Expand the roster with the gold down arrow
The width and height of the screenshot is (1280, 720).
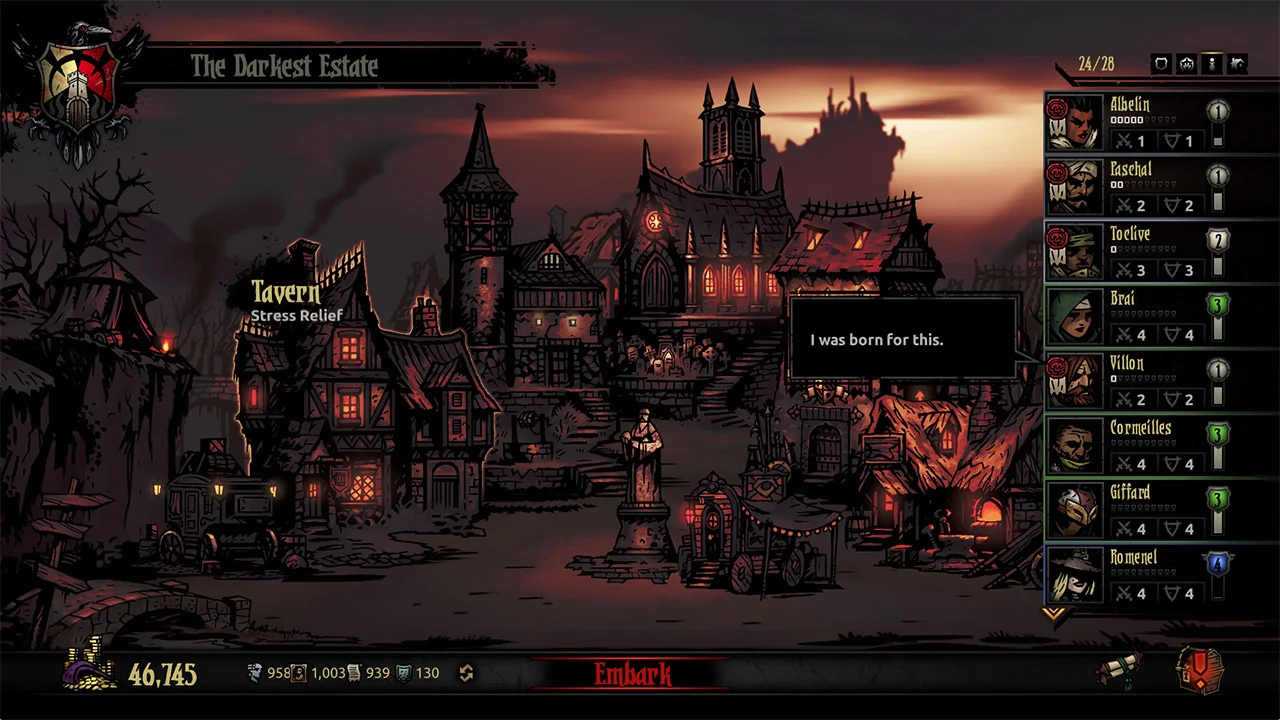1055,614
